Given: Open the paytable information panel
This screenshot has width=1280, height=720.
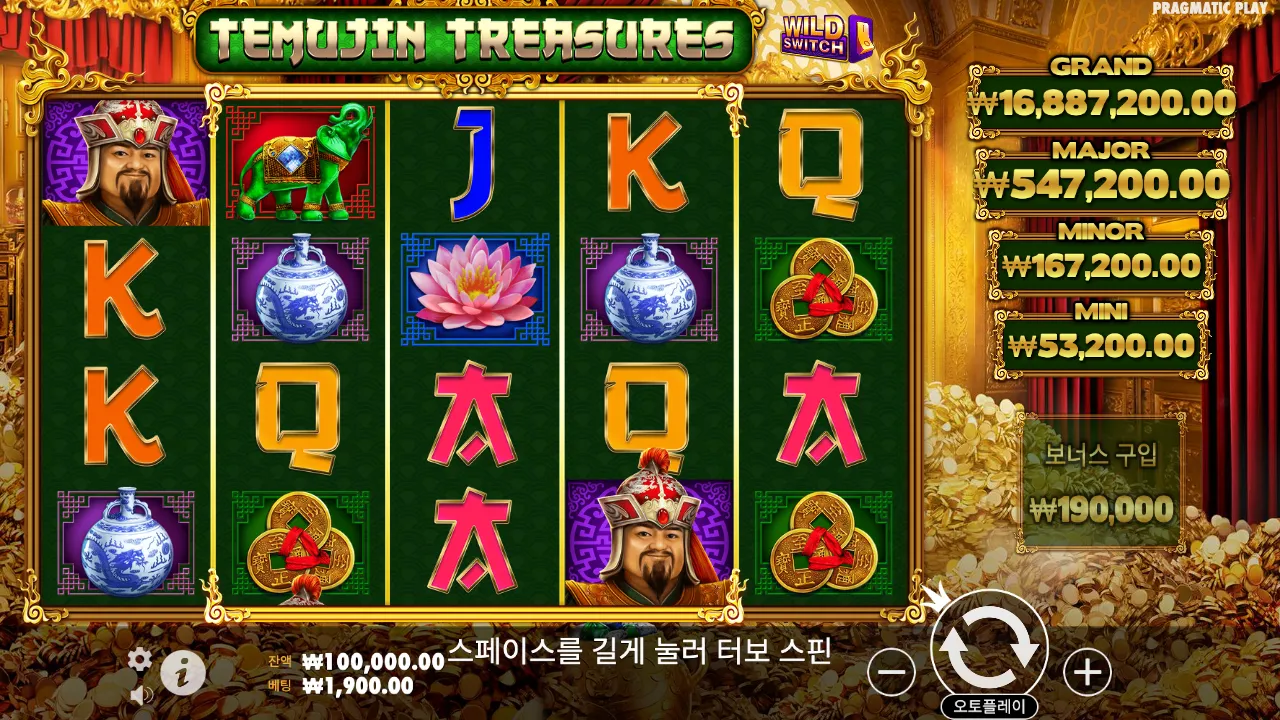Looking at the screenshot, I should (x=183, y=672).
